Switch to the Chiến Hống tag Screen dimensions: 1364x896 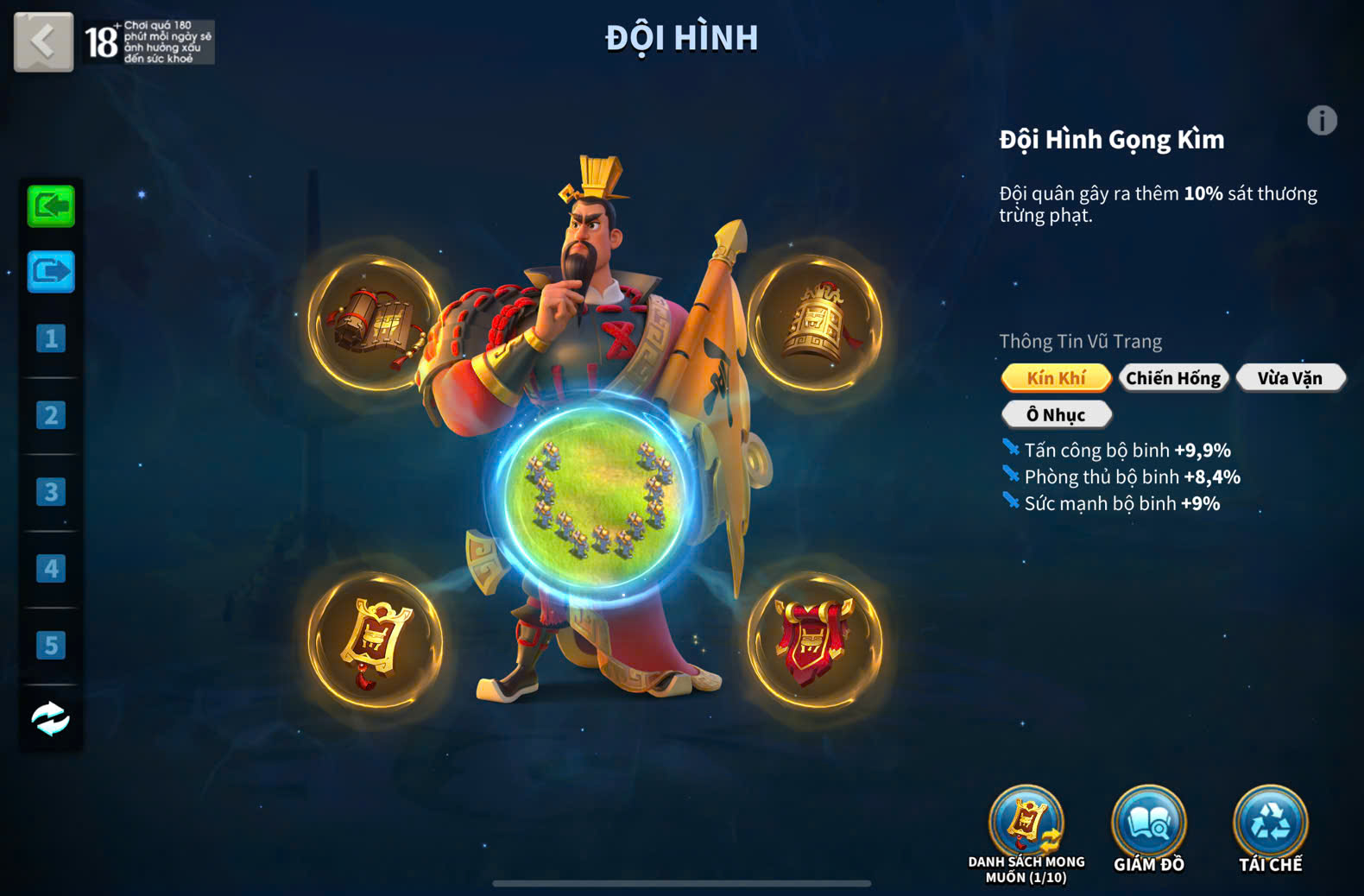click(x=1173, y=378)
